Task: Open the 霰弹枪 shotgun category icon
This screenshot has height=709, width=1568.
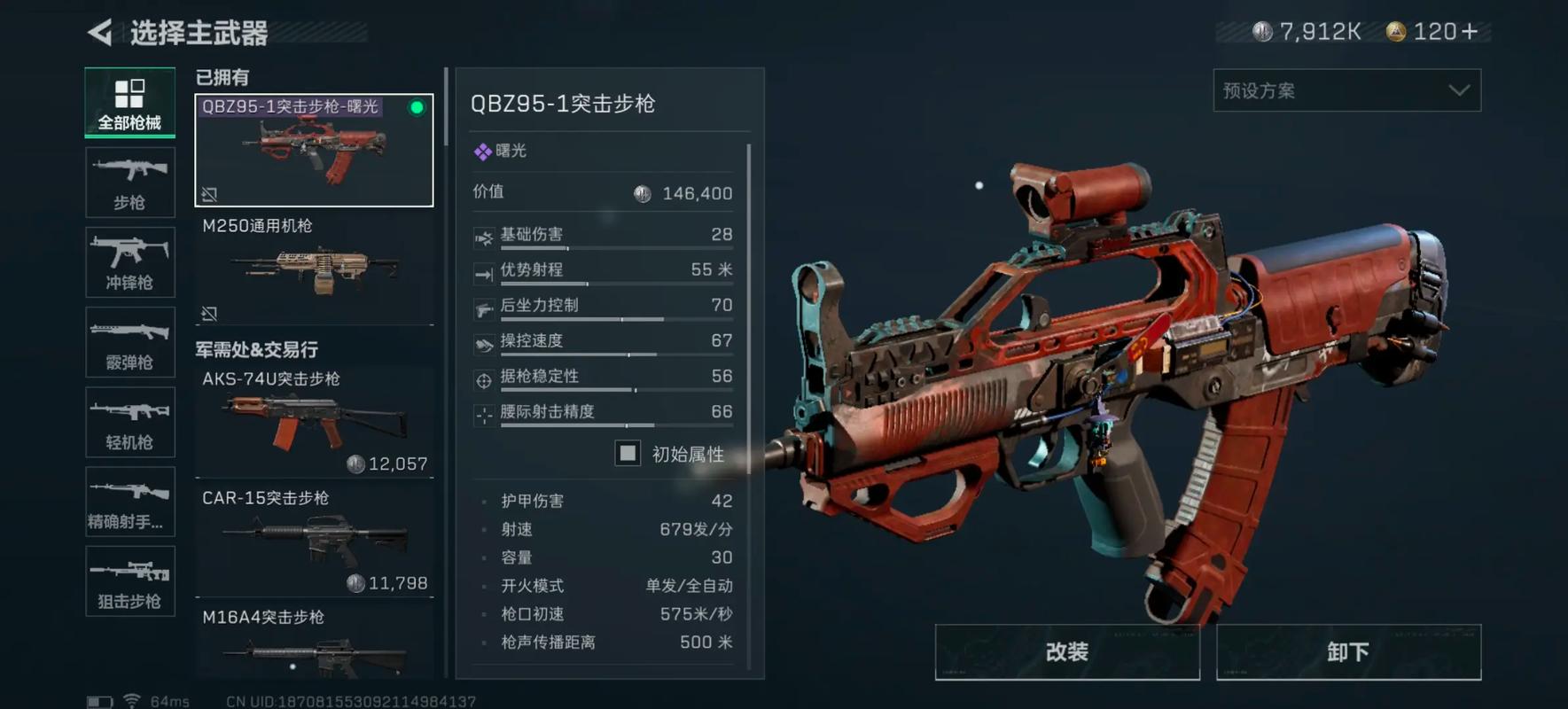Action: [129, 342]
